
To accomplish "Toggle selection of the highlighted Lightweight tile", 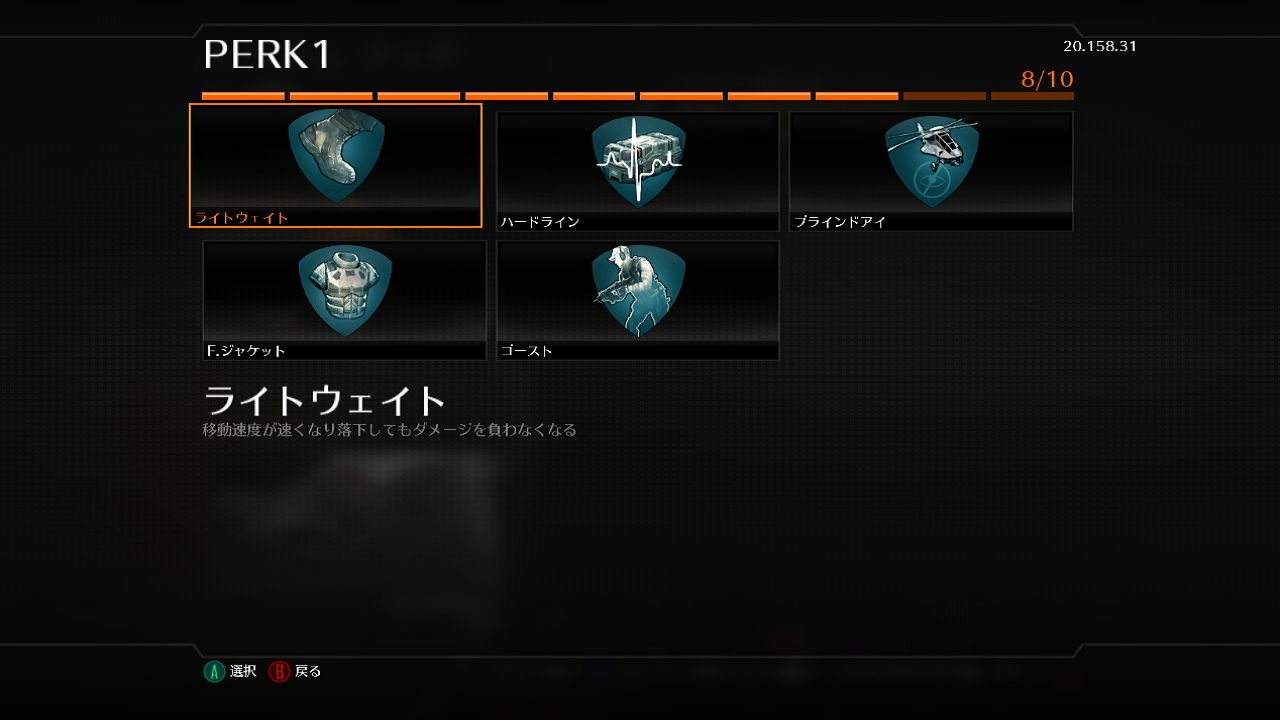I will [x=336, y=165].
